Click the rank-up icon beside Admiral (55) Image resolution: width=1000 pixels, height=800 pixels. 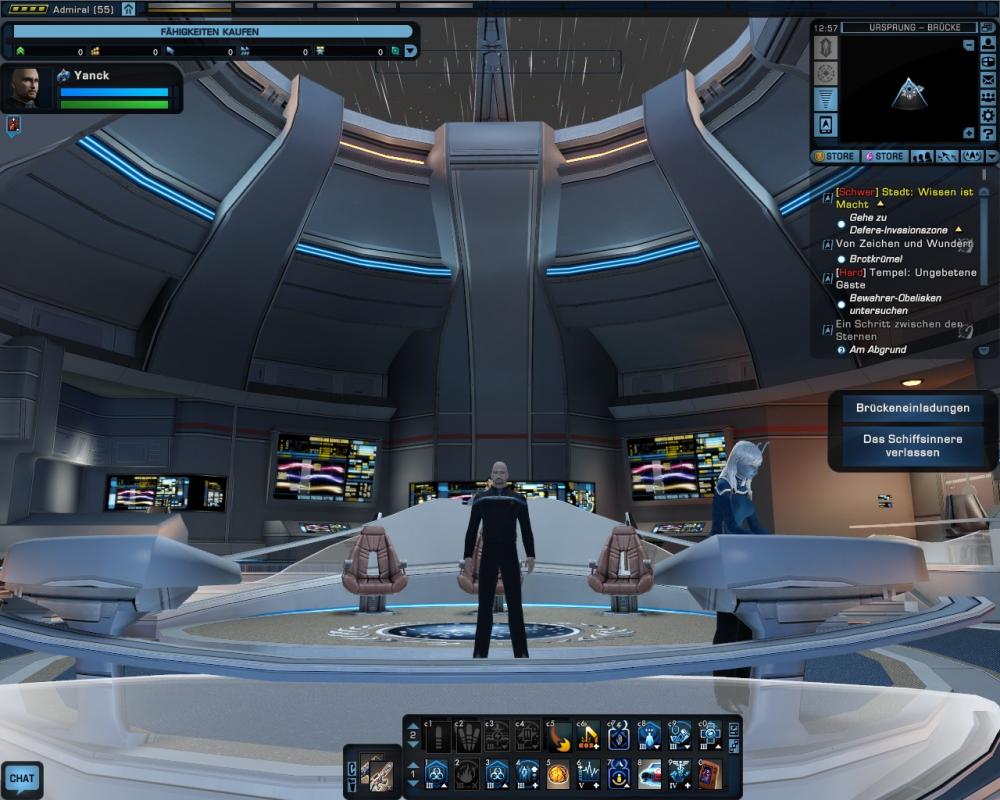(x=128, y=9)
